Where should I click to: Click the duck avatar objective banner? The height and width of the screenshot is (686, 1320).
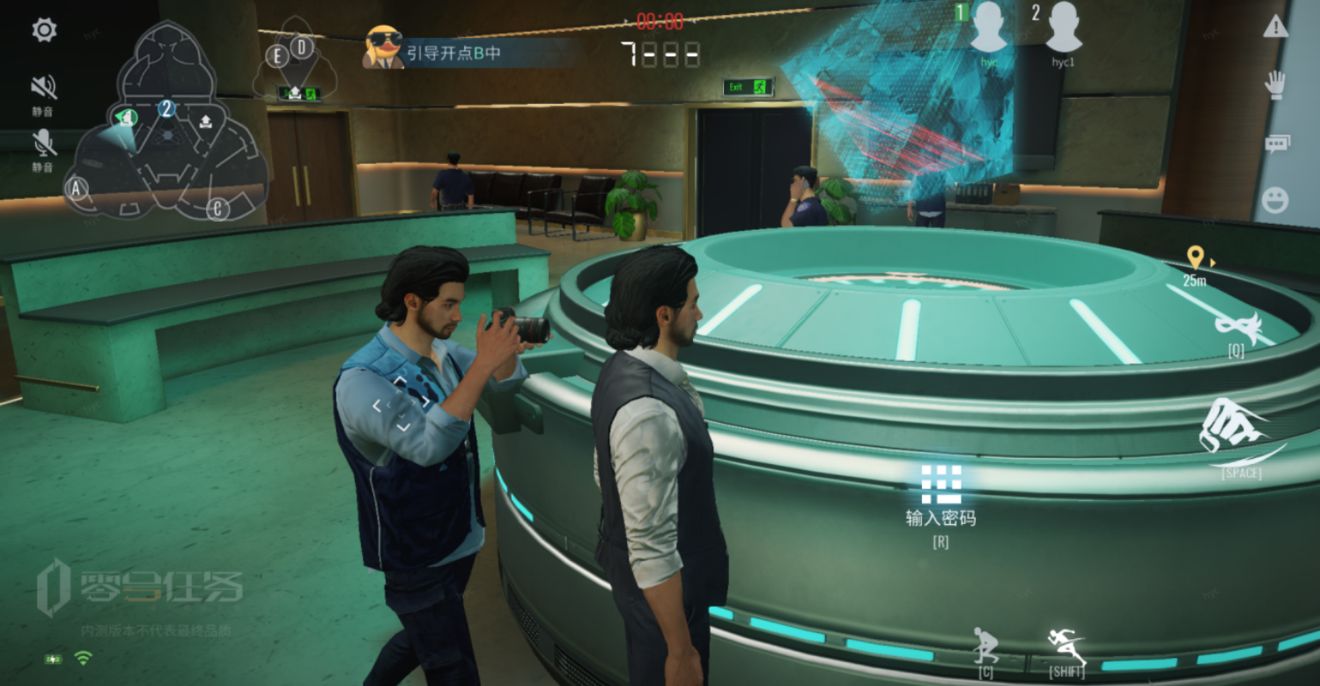click(x=384, y=48)
